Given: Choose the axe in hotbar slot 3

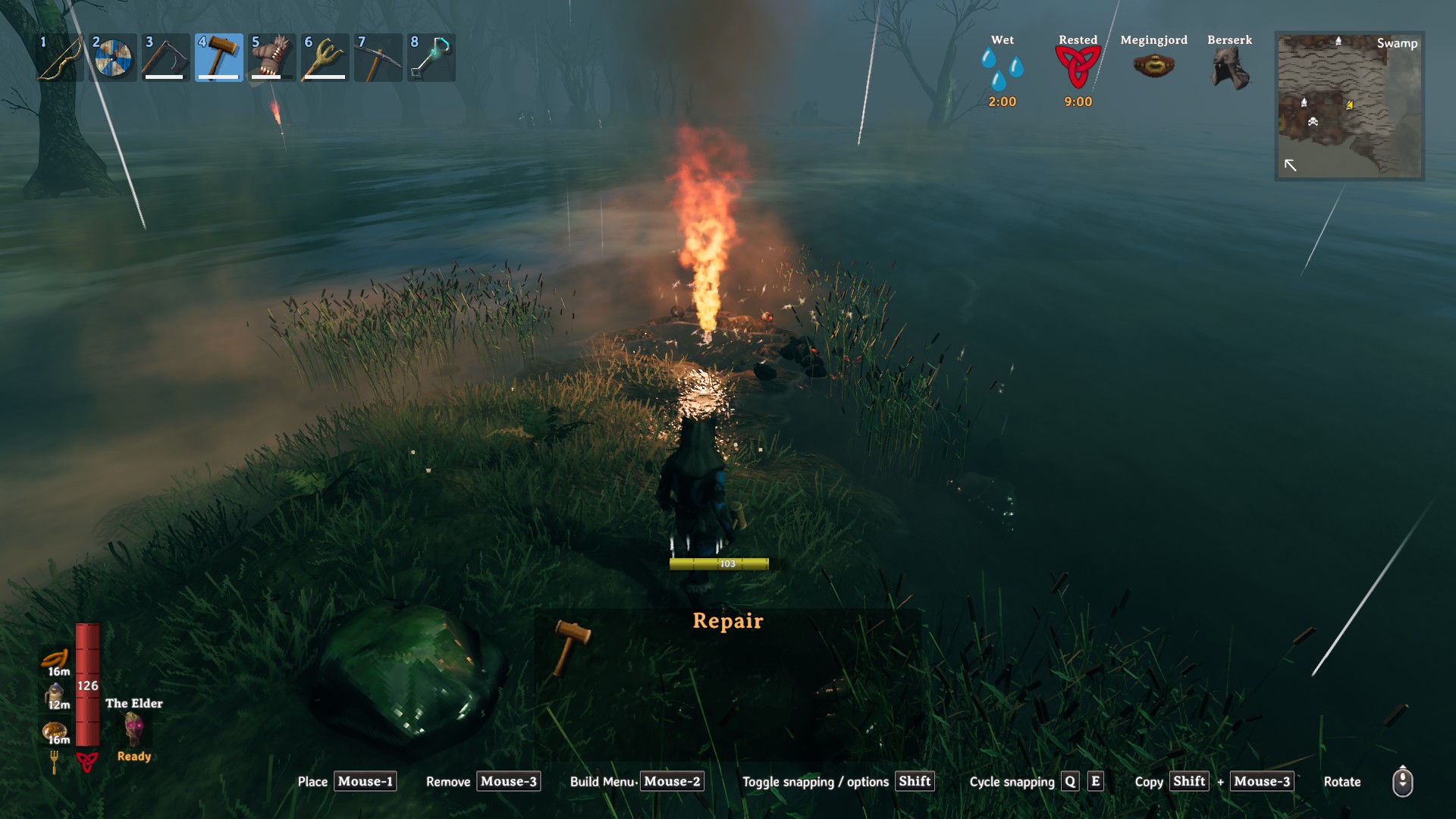Looking at the screenshot, I should point(166,58).
